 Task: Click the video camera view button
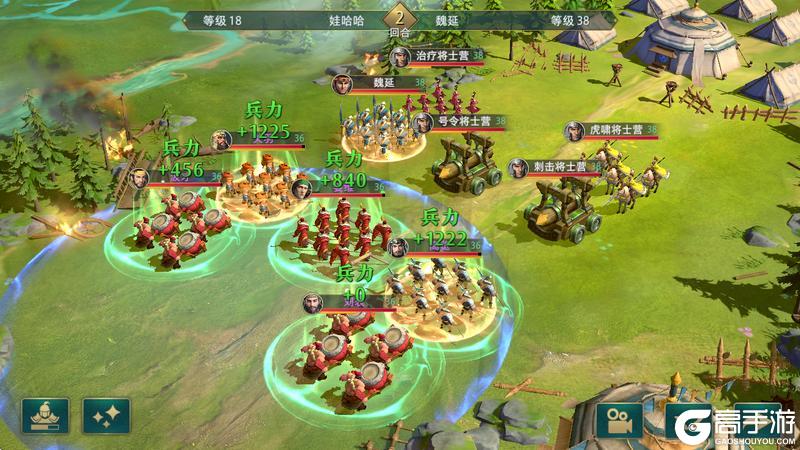(620, 419)
